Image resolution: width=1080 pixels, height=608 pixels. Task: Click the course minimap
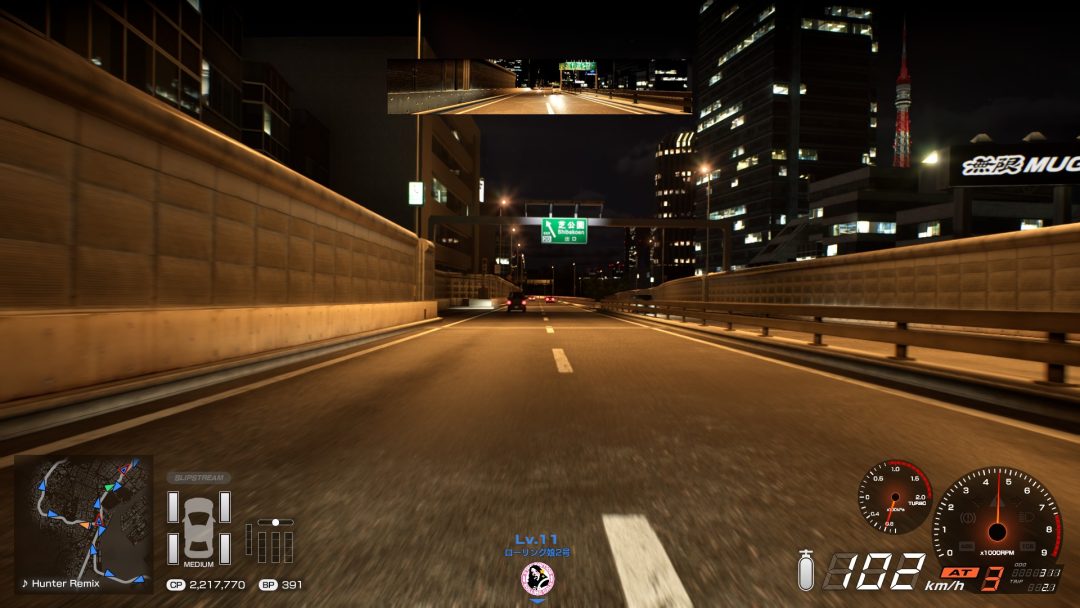(82, 515)
